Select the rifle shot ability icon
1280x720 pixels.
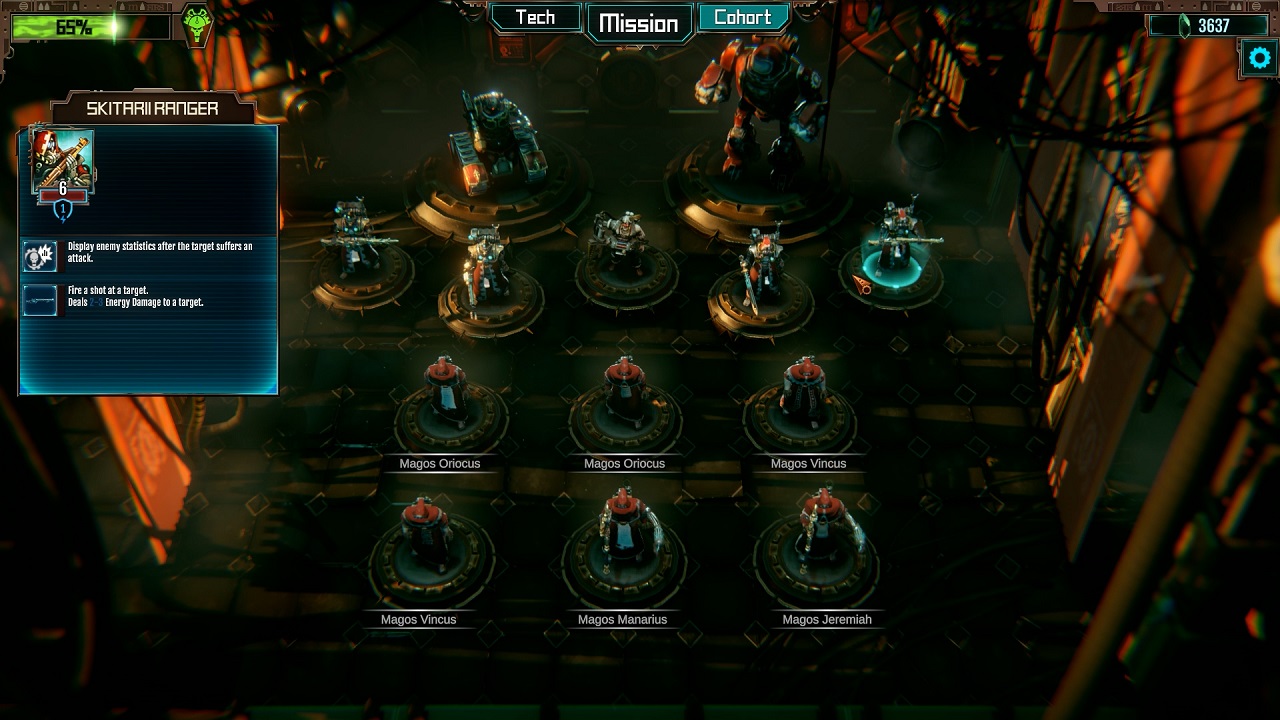pyautogui.click(x=40, y=300)
